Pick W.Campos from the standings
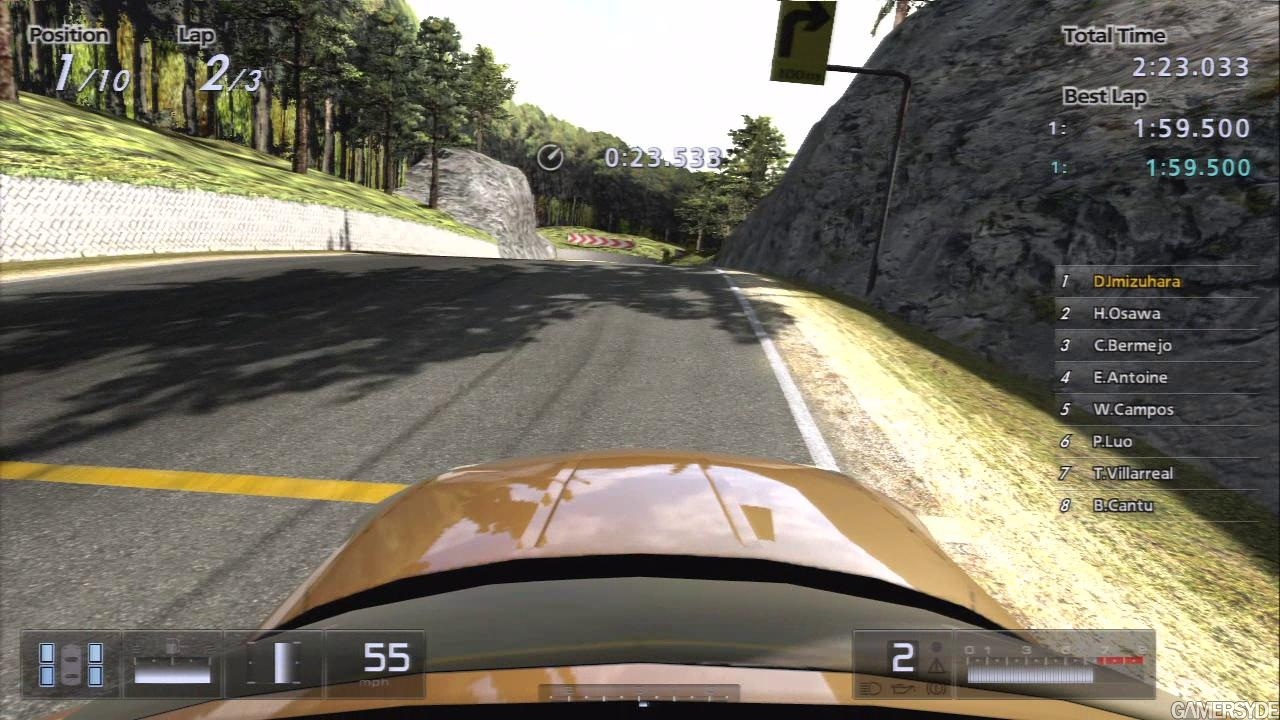The image size is (1280, 720). (1133, 409)
